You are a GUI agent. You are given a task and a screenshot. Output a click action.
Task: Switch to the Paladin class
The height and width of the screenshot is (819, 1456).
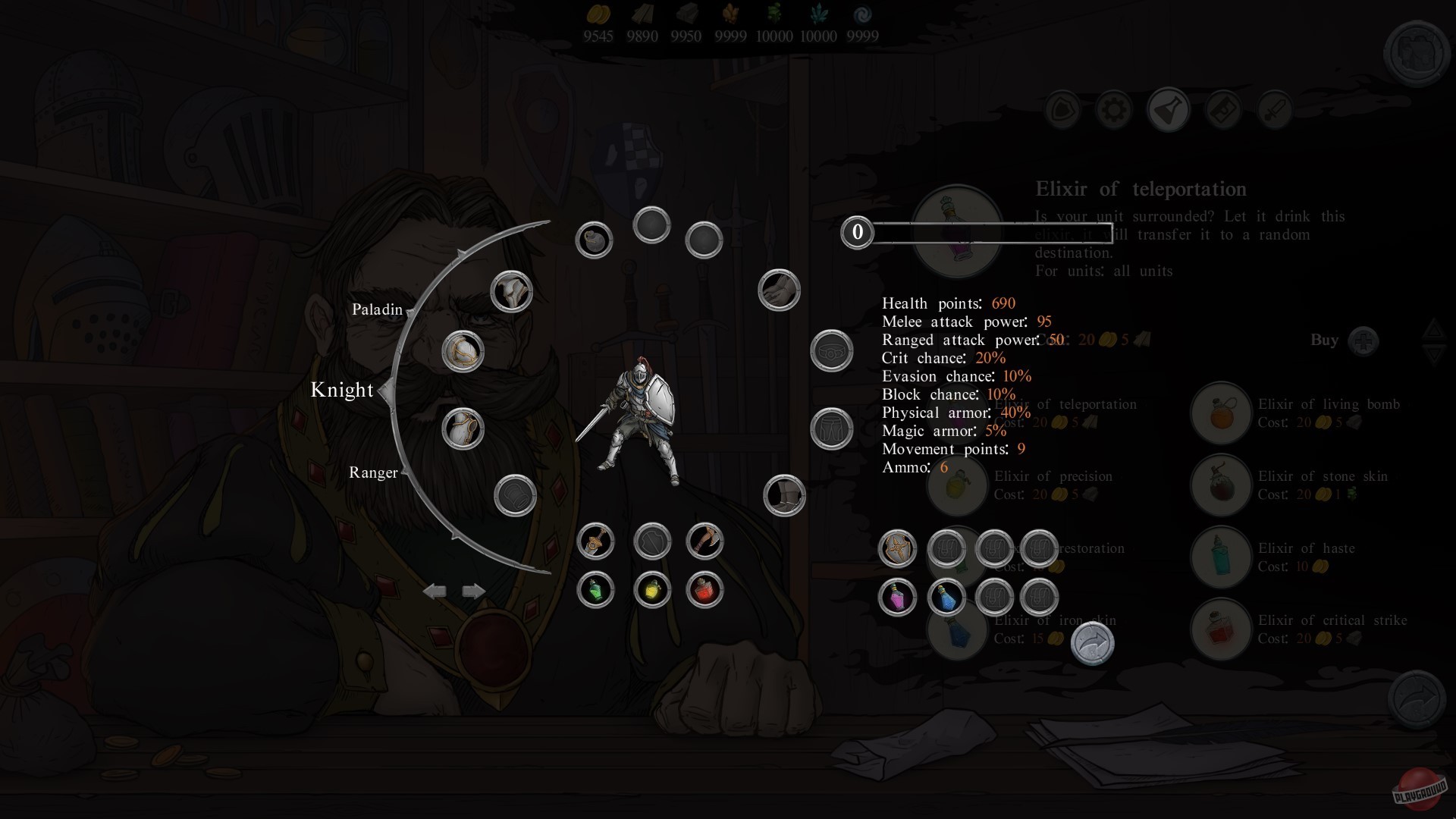(x=377, y=309)
